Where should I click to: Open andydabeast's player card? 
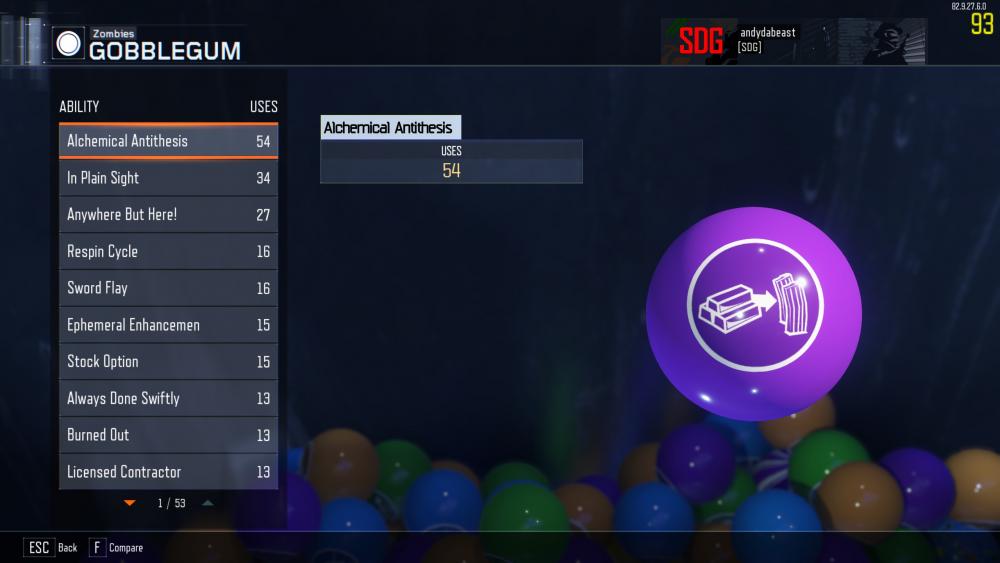792,41
